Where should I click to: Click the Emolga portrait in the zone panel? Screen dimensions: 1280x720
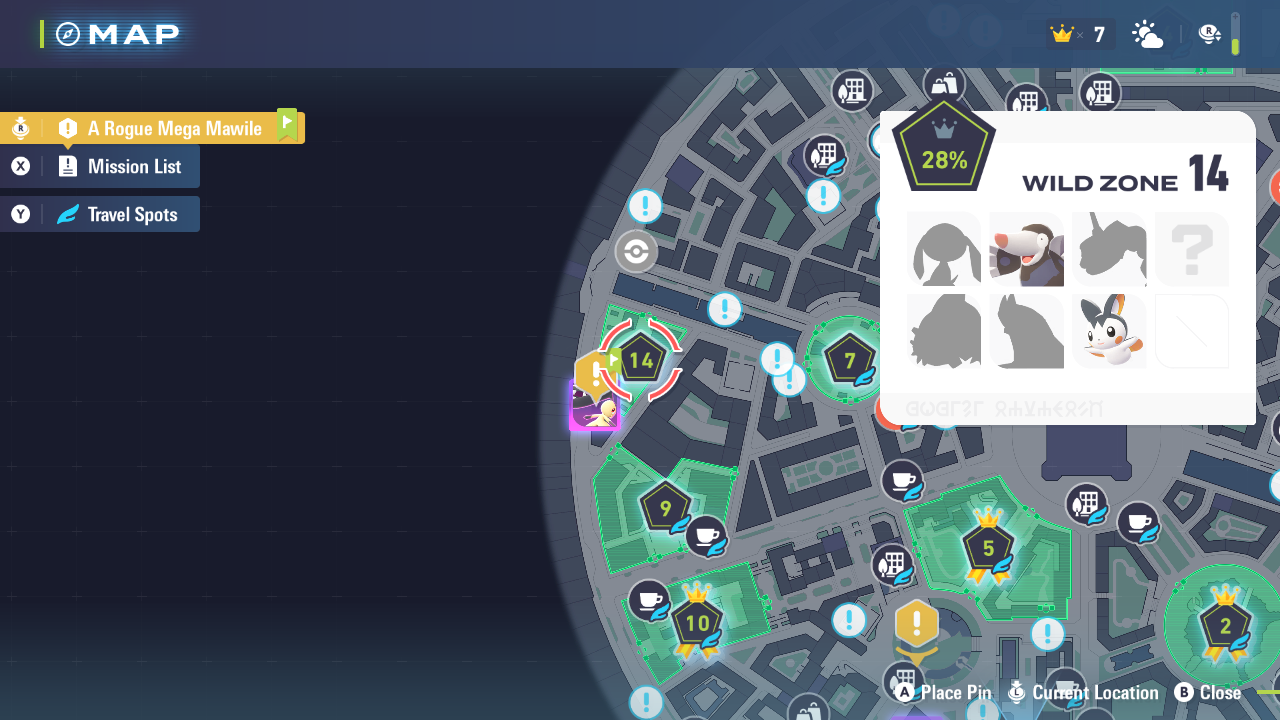click(x=1108, y=331)
